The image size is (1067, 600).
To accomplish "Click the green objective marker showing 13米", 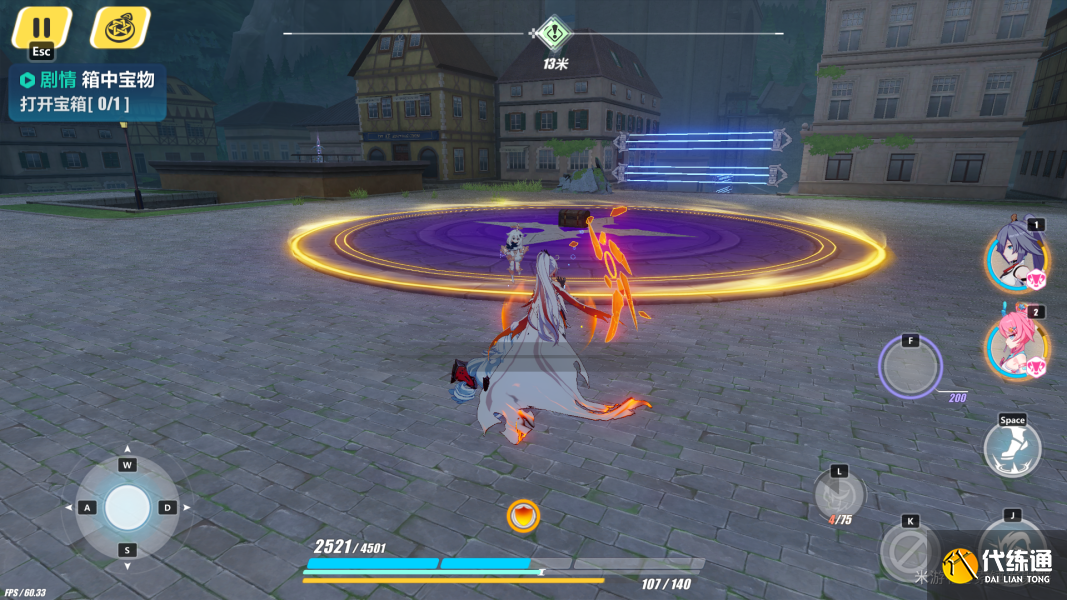I will pyautogui.click(x=554, y=34).
